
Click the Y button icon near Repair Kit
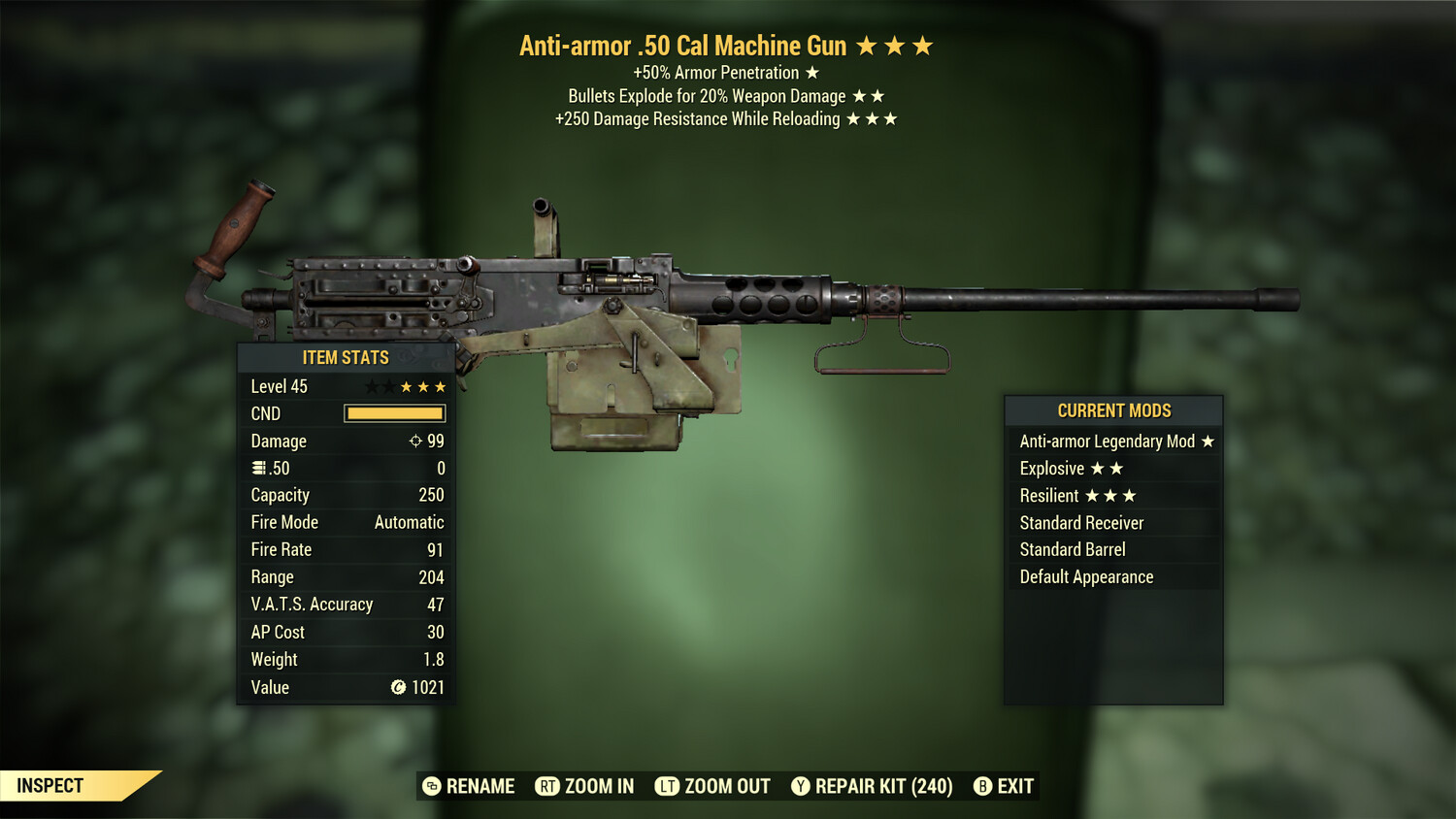pyautogui.click(x=801, y=786)
